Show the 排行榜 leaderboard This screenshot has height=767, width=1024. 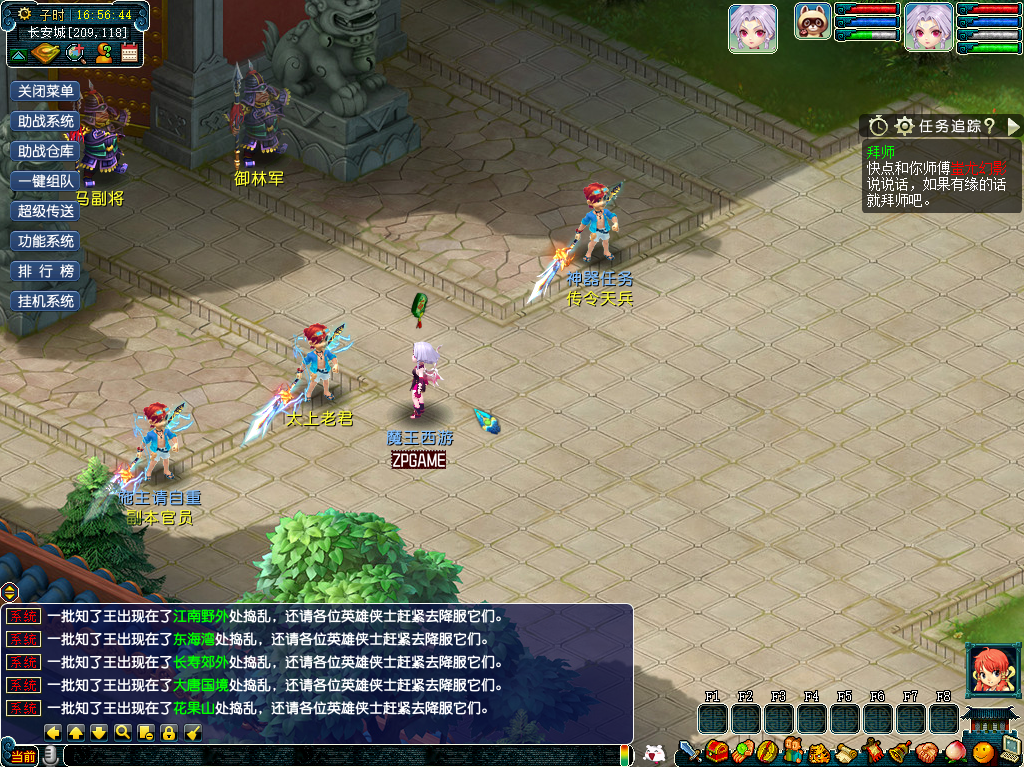(x=46, y=271)
